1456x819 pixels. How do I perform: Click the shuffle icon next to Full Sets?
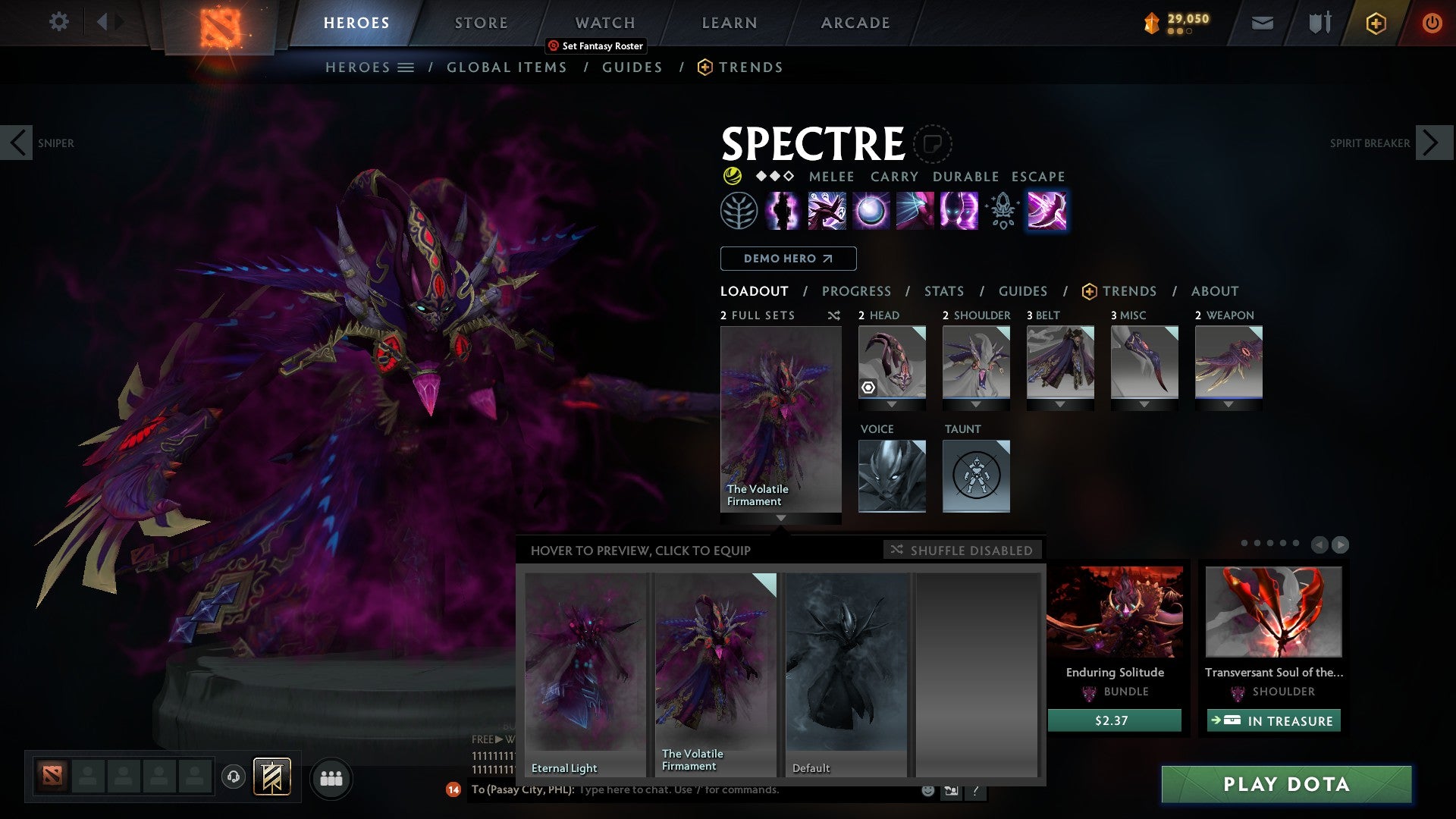click(x=834, y=315)
